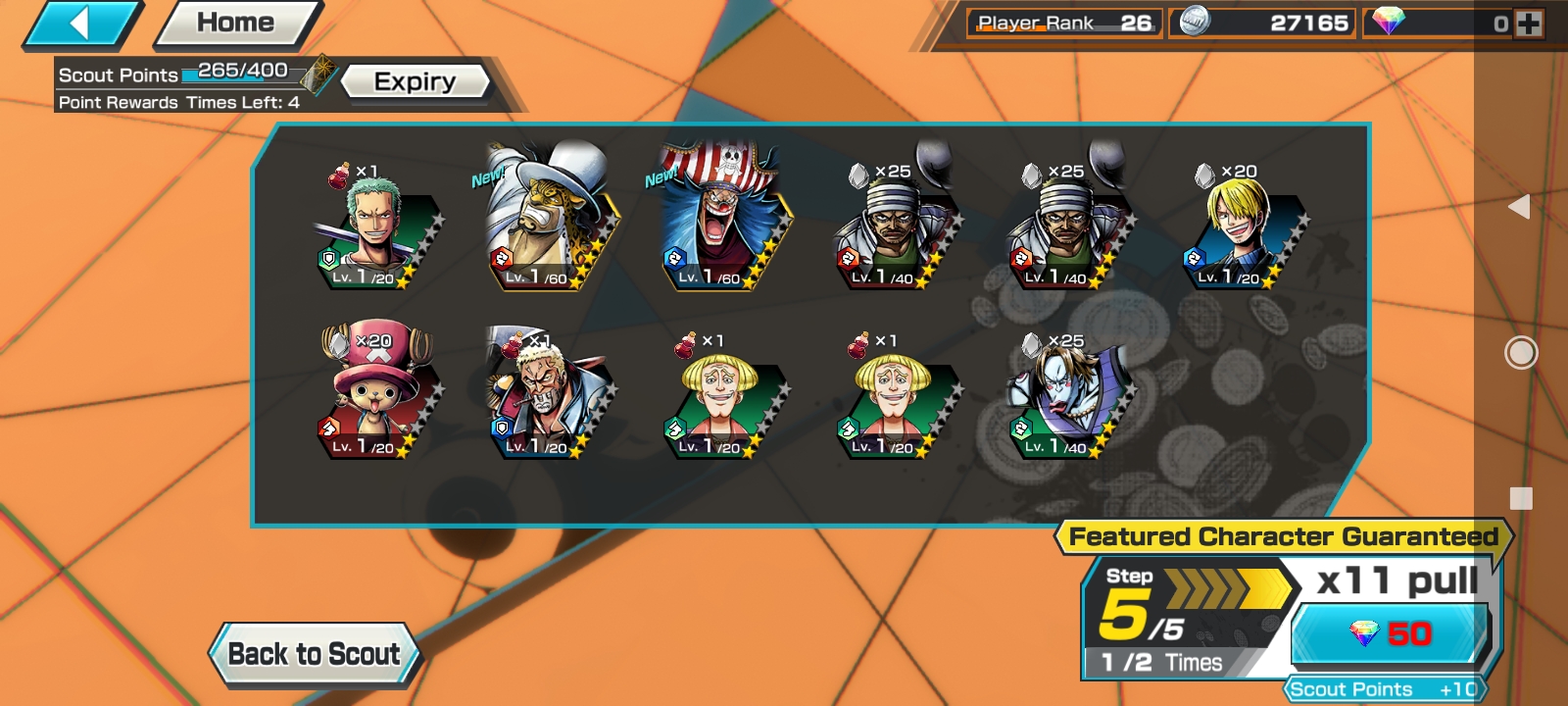Return with Back to Scout button

tap(315, 654)
